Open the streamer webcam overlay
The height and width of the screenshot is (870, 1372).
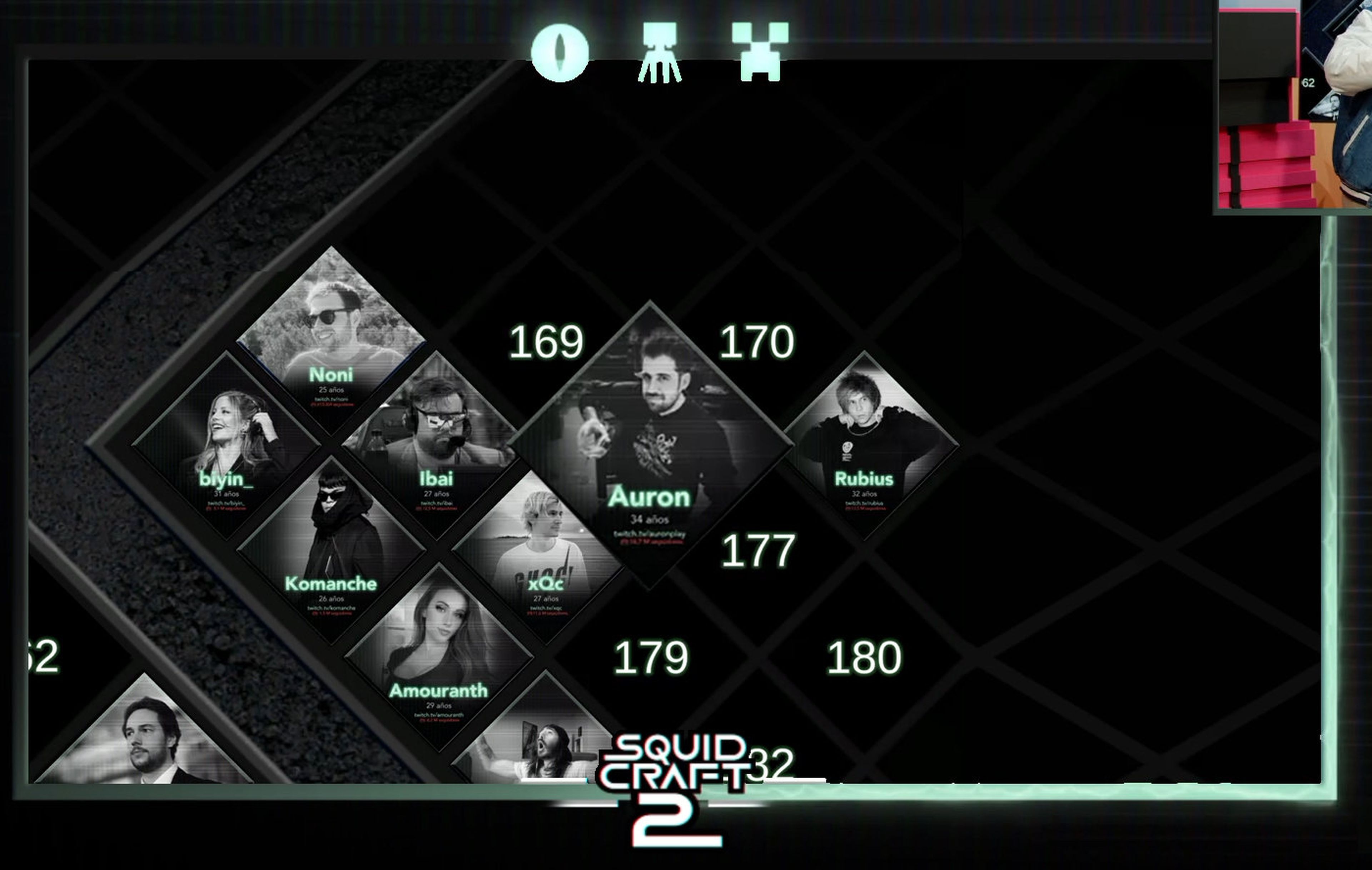(x=1293, y=105)
